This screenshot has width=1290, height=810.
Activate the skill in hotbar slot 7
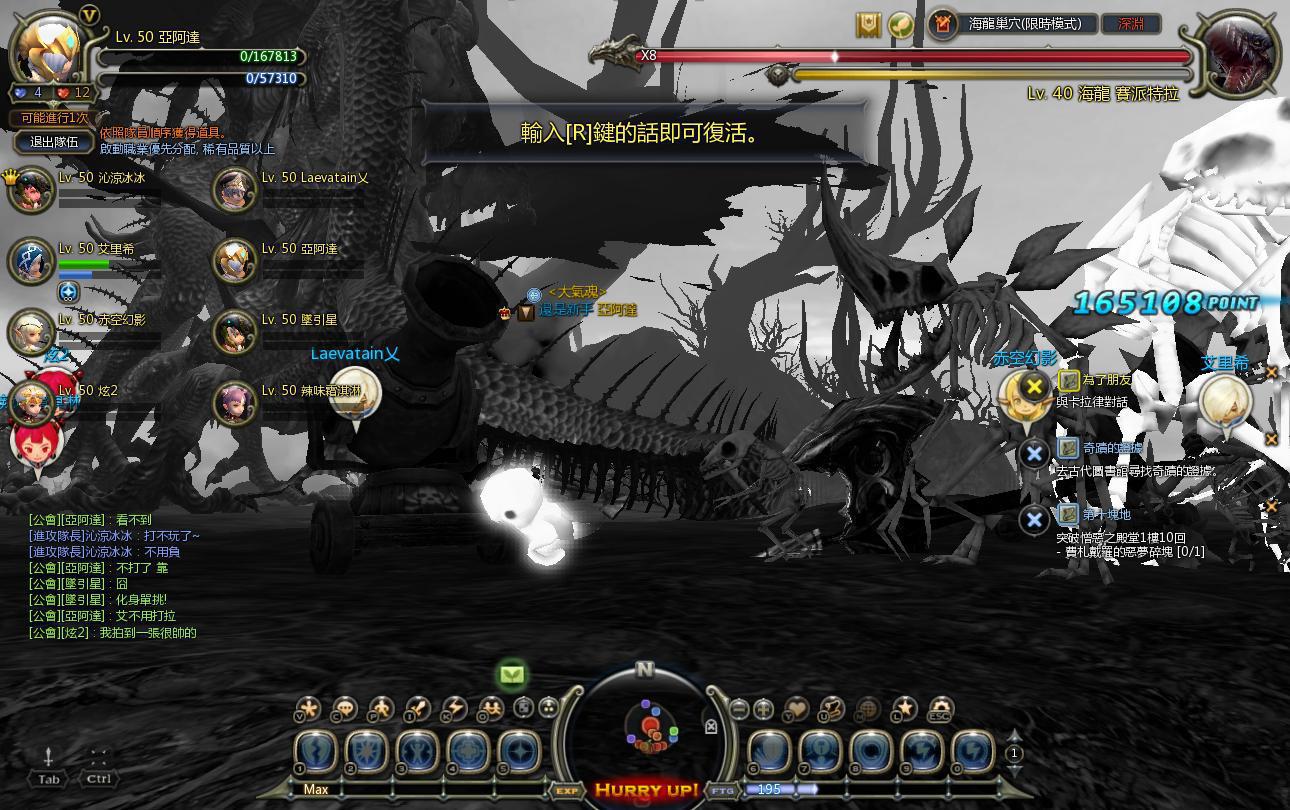[819, 752]
